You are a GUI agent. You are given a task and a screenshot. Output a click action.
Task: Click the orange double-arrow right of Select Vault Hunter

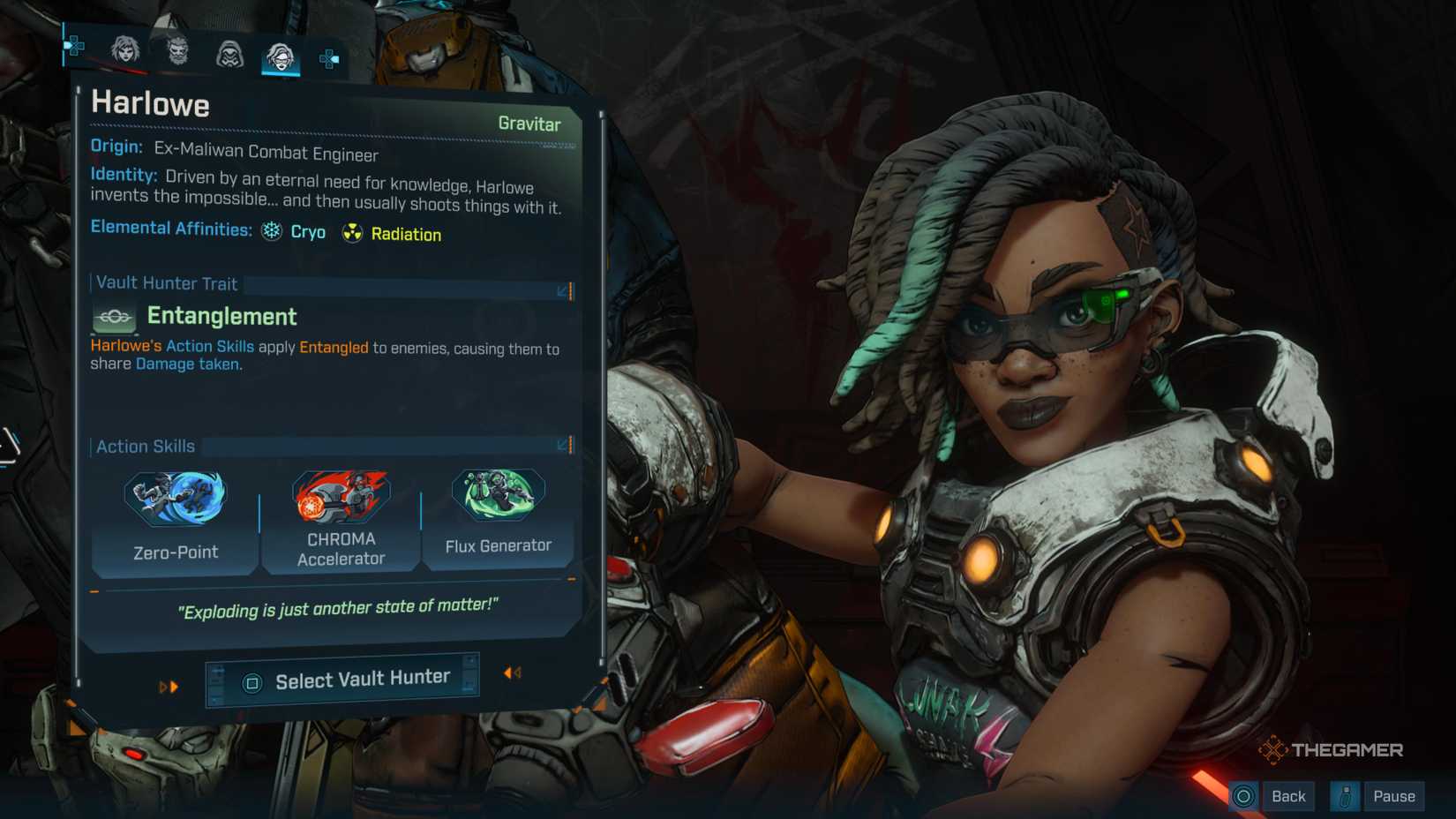tap(509, 673)
